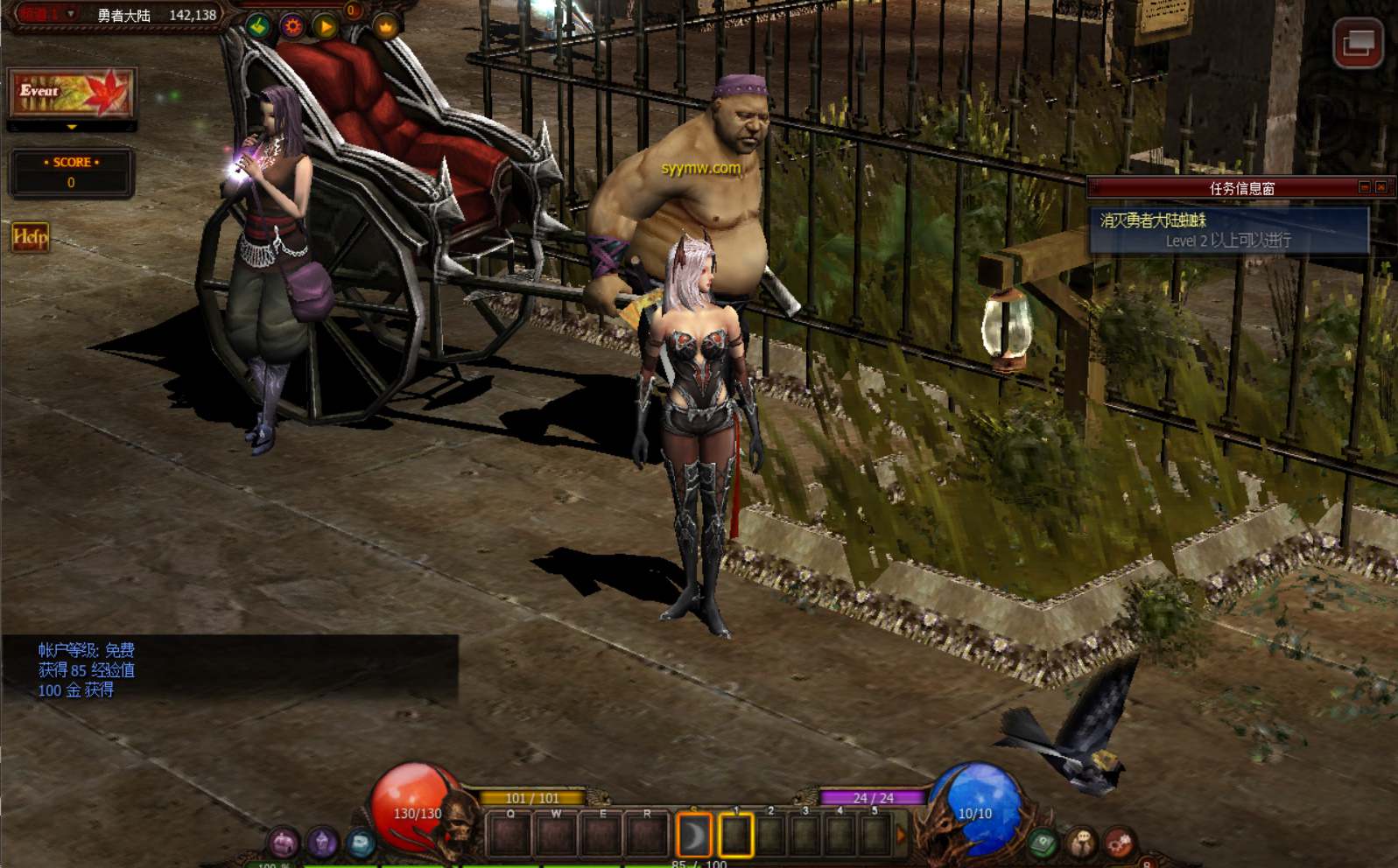Minimize the quest info window

tap(1364, 187)
